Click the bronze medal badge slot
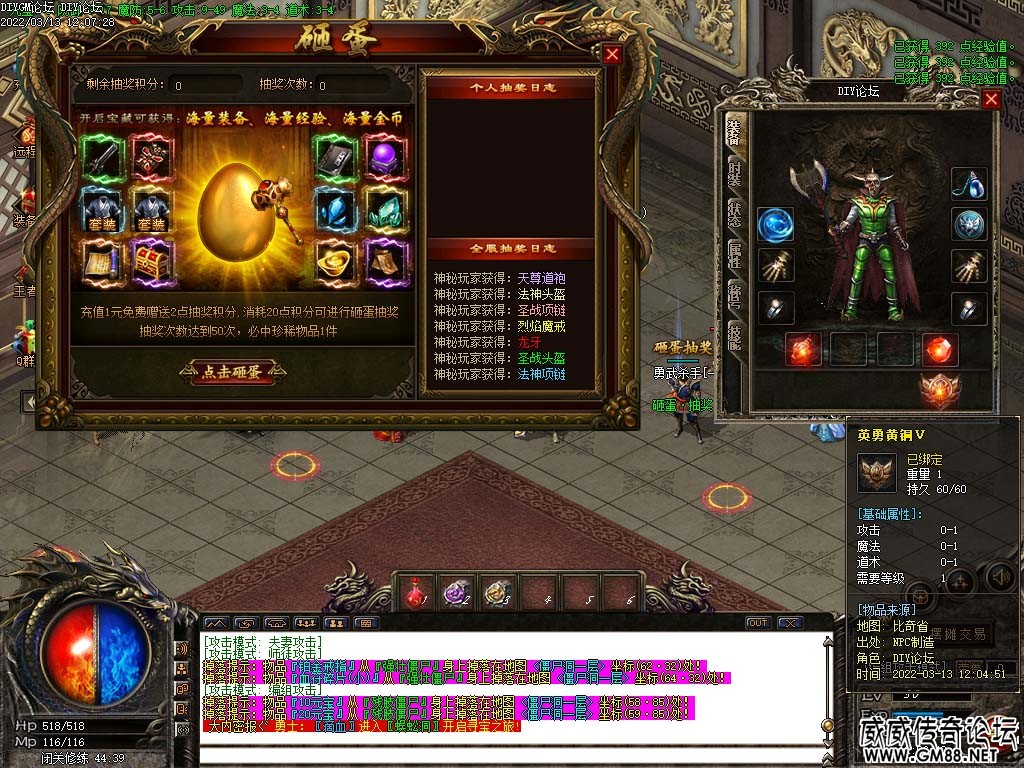1024x768 pixels. click(x=939, y=391)
